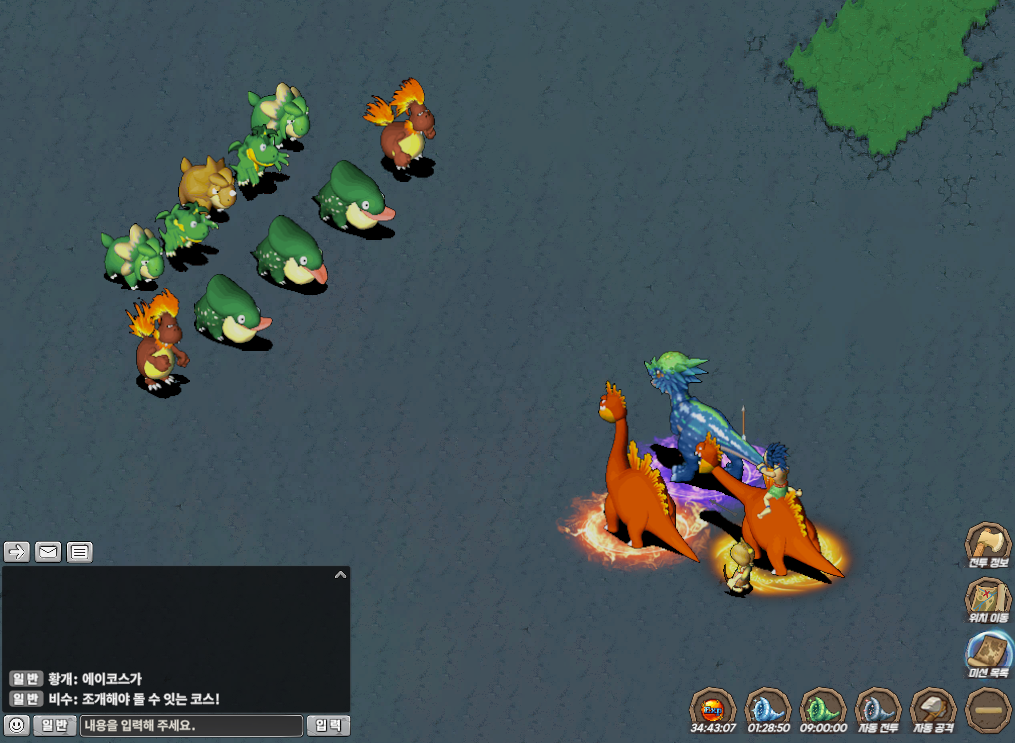Open the 전투 정보 axe icon
This screenshot has height=743, width=1015.
[988, 543]
